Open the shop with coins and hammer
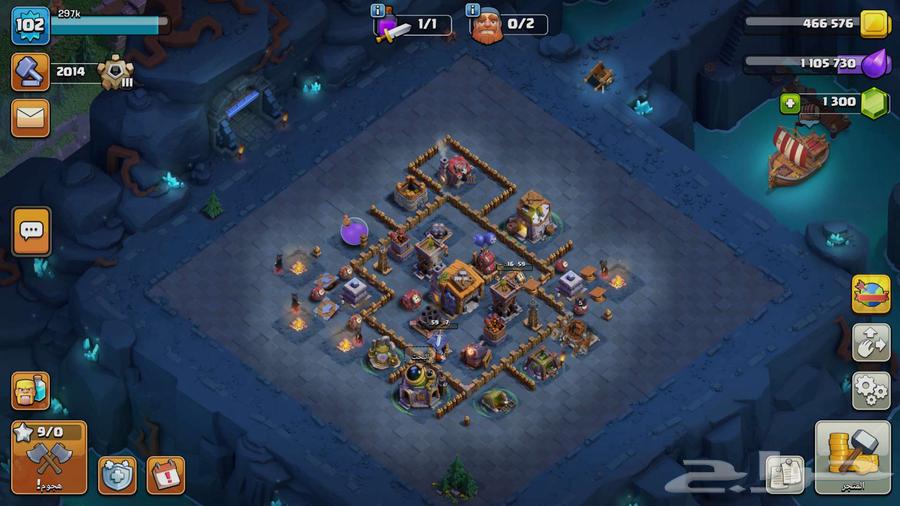This screenshot has width=900, height=506. click(852, 457)
